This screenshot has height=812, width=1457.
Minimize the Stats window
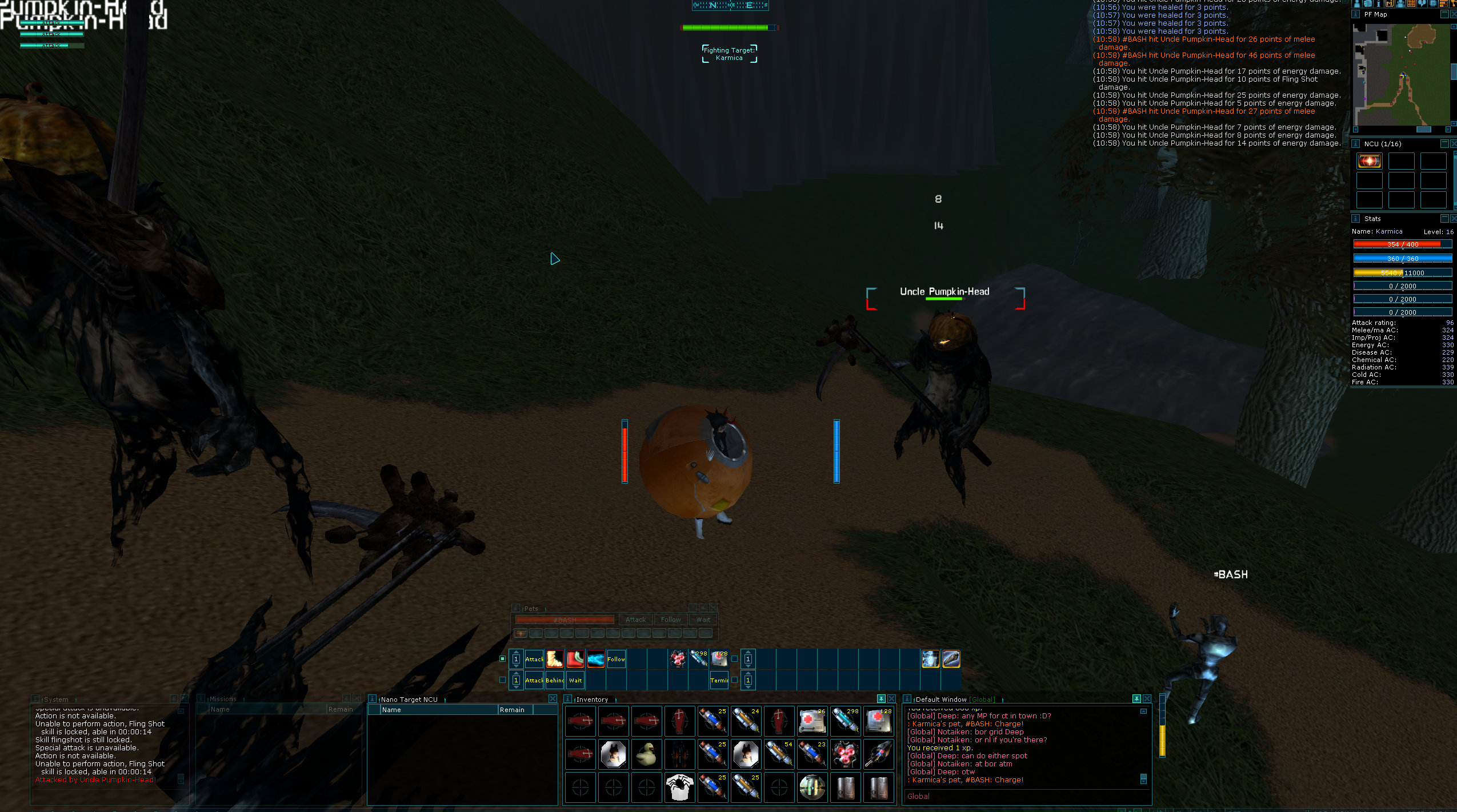(1444, 218)
